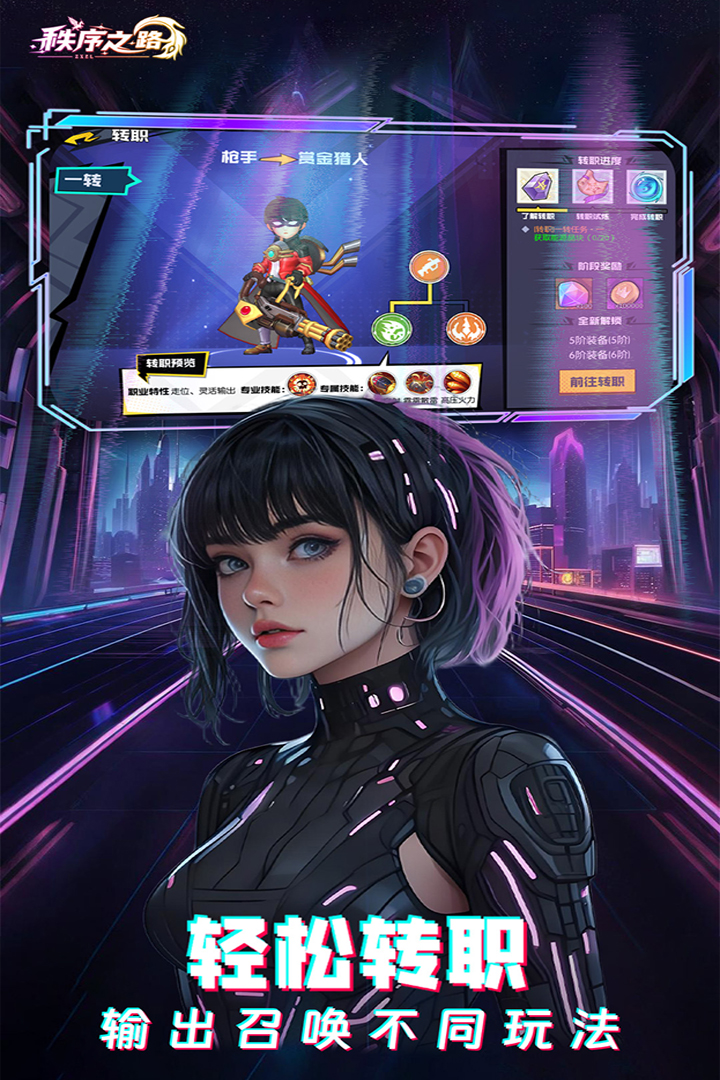View the pink crystal stage reward
The image size is (720, 1080).
(574, 293)
